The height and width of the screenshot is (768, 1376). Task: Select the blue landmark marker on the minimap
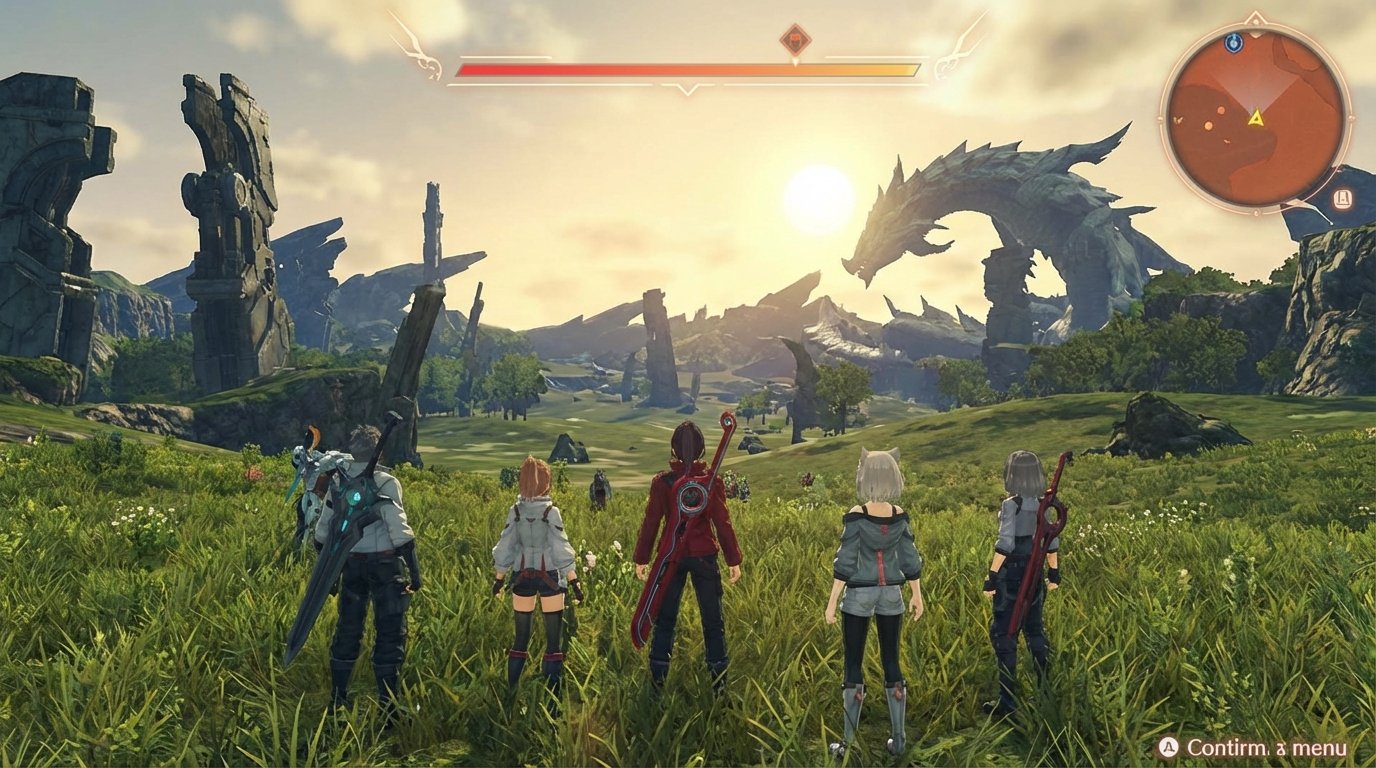click(1235, 41)
